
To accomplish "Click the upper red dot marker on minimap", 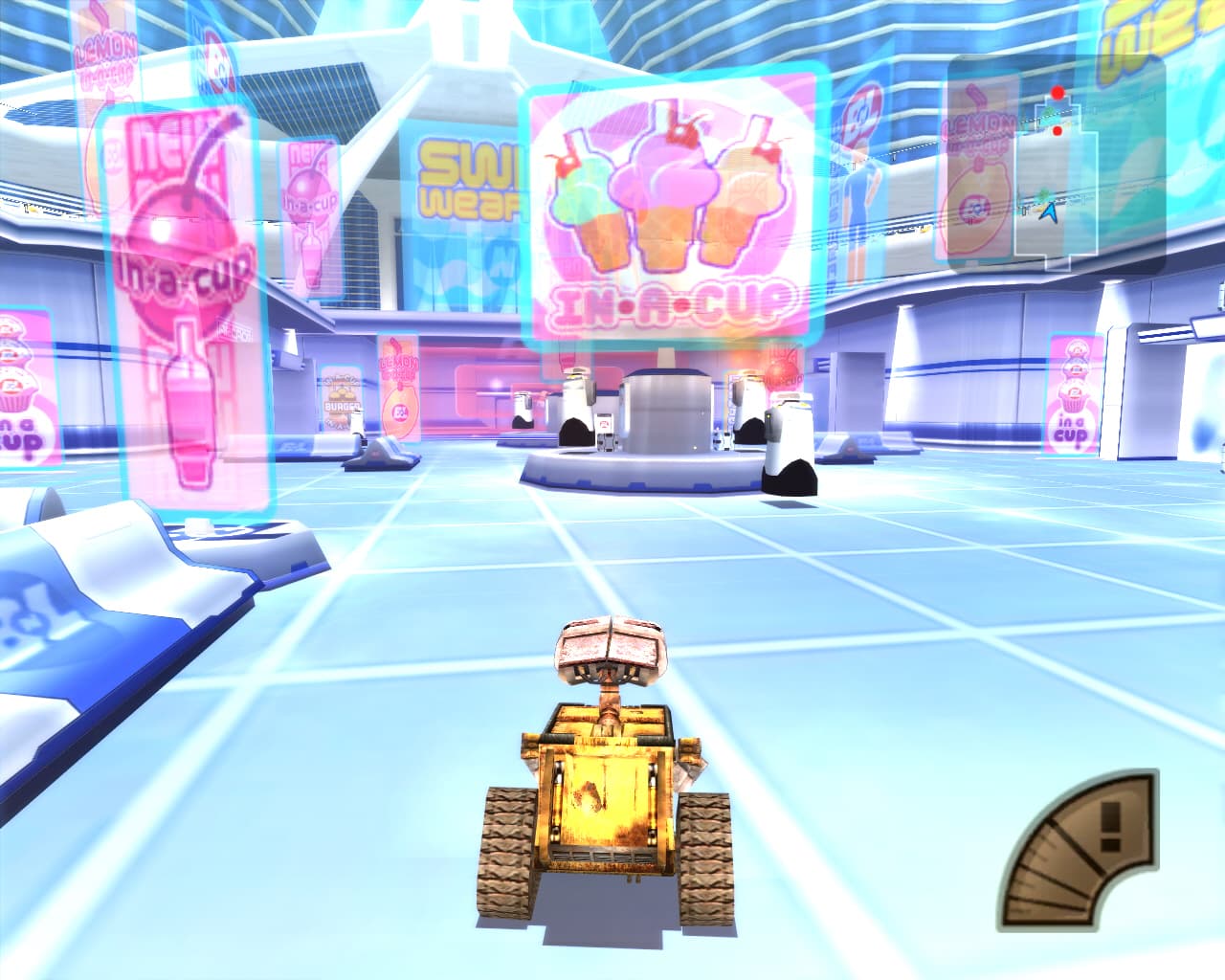I will point(1057,91).
